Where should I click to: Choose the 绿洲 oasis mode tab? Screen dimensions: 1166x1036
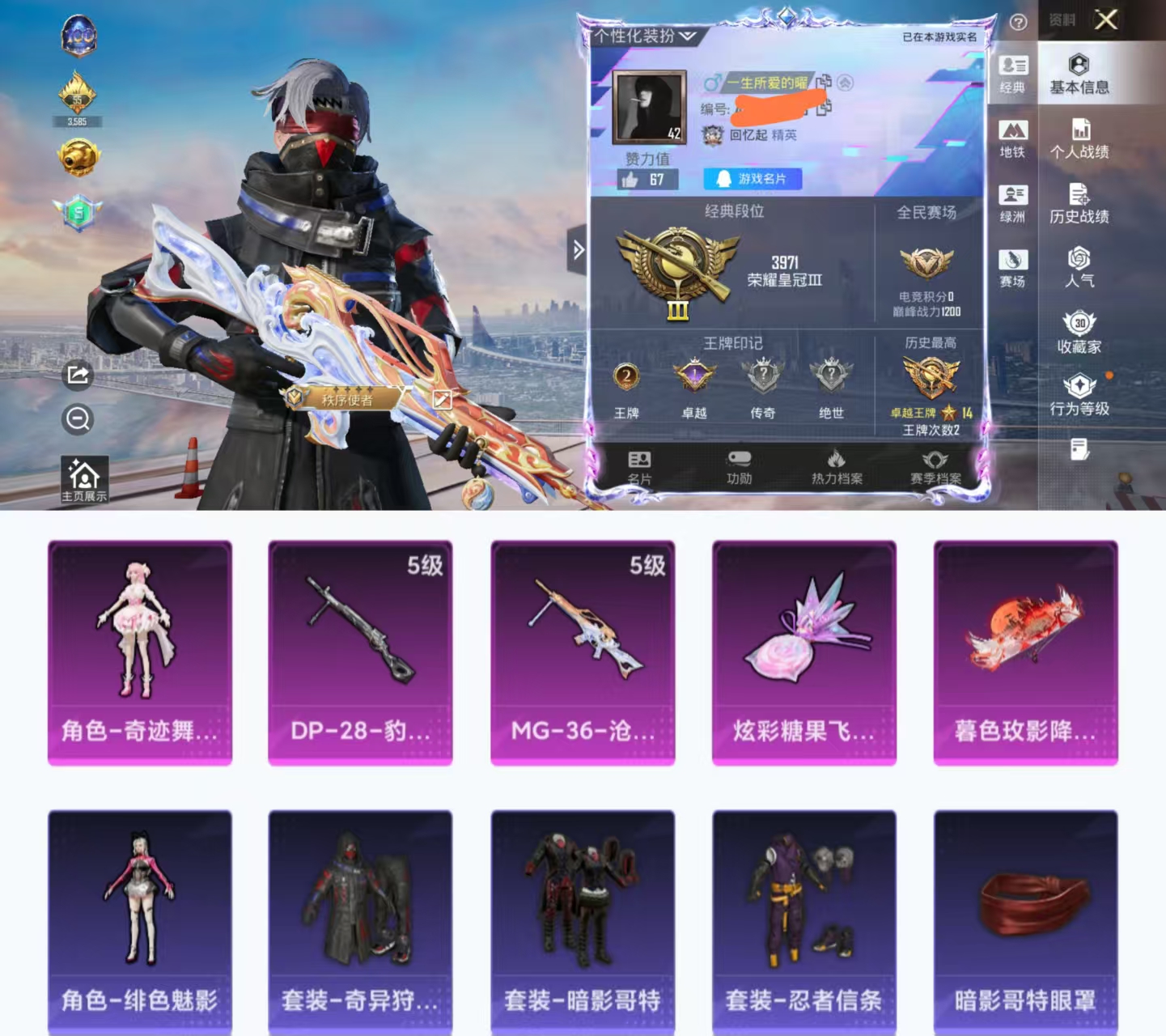tap(1012, 204)
